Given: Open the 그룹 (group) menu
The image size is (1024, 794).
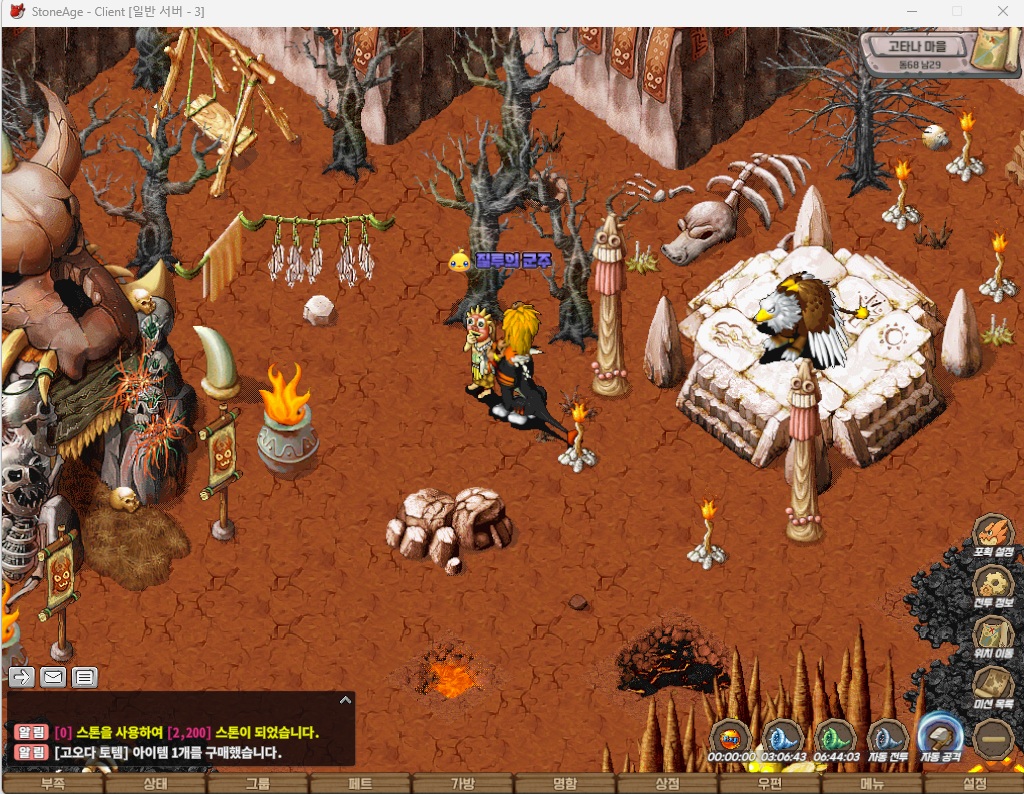Looking at the screenshot, I should point(257,784).
